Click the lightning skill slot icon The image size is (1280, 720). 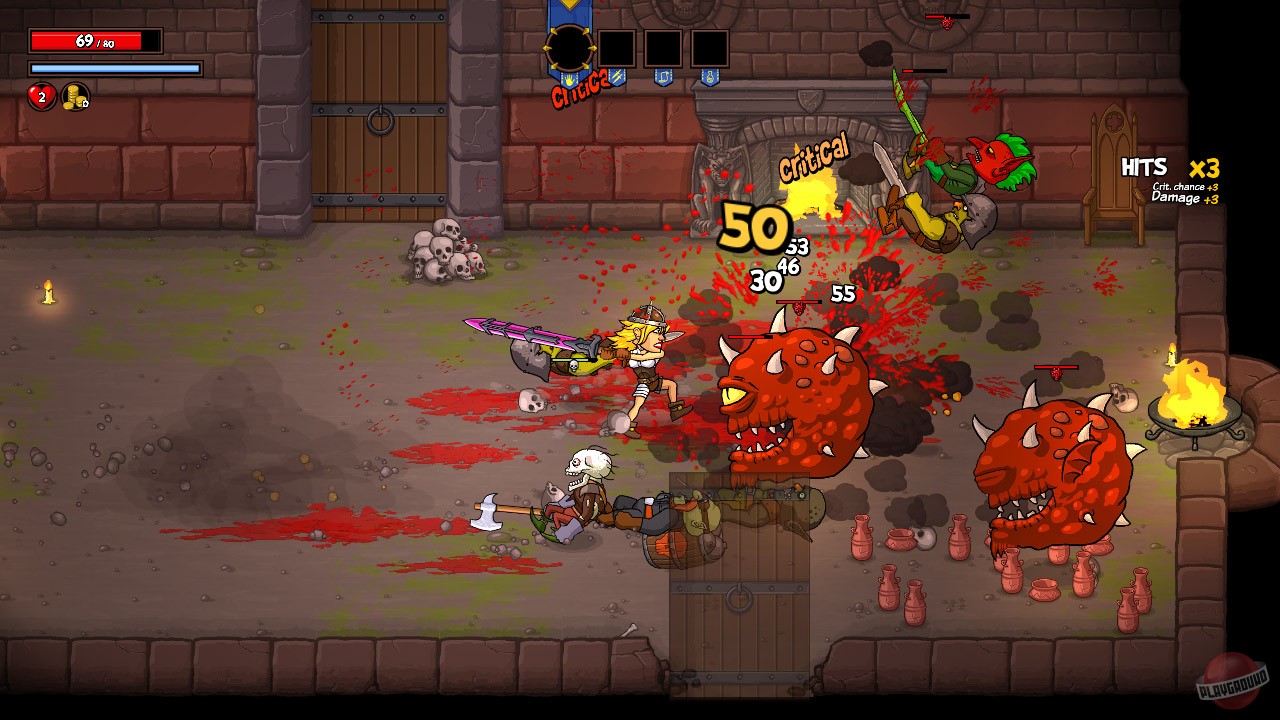pyautogui.click(x=617, y=77)
